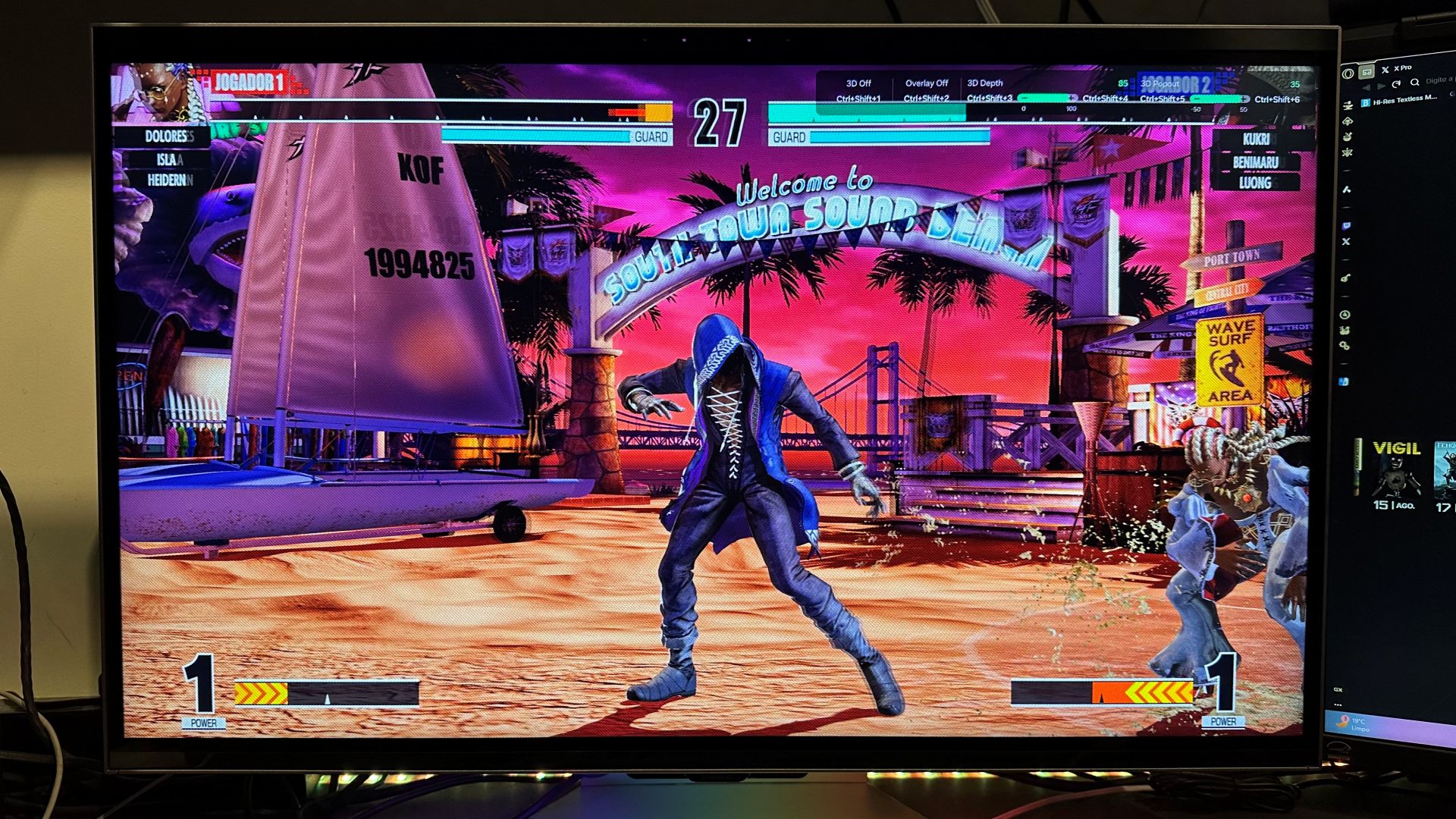This screenshot has height=819, width=1456.
Task: Adjust the 3D Popout slider
Action: pos(1222,99)
